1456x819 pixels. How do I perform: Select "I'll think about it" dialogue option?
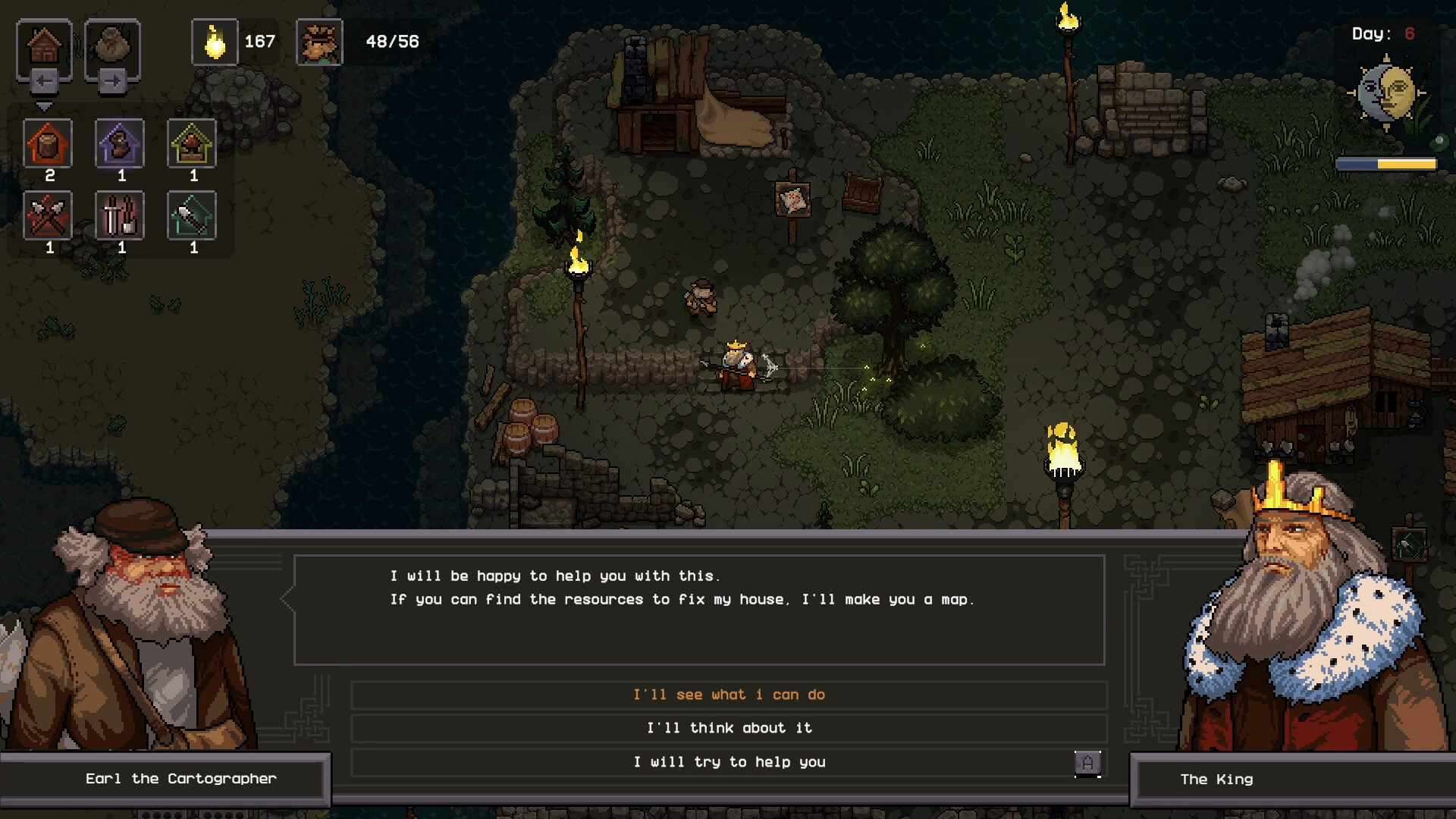(729, 728)
